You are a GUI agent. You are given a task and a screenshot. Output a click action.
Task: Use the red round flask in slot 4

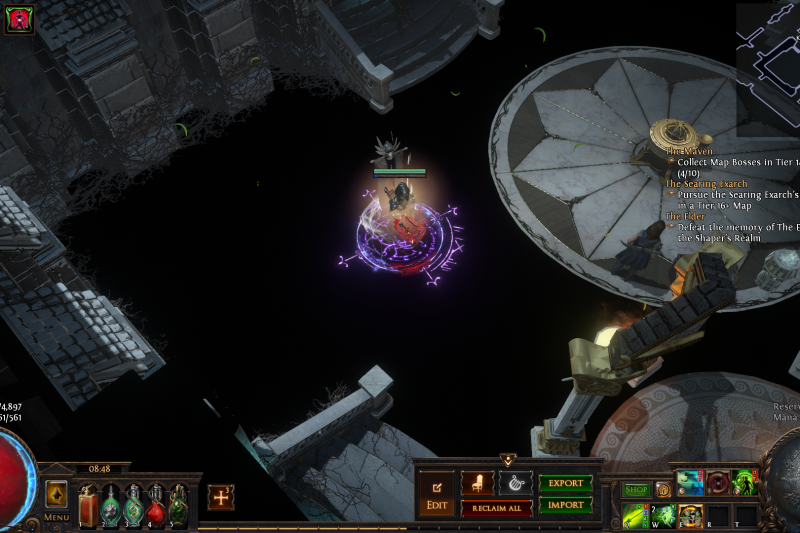pos(156,506)
